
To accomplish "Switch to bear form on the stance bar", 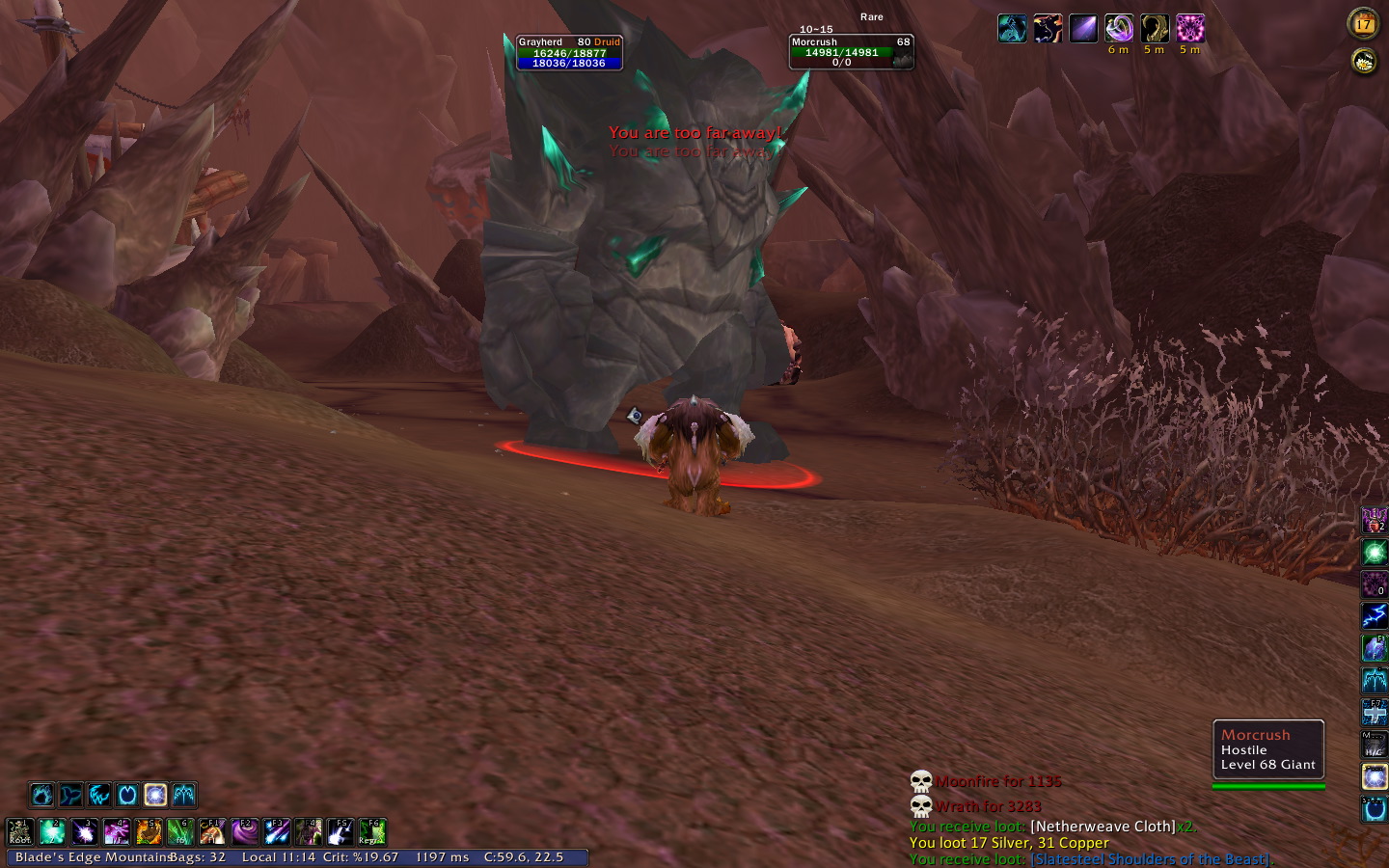I will [41, 795].
